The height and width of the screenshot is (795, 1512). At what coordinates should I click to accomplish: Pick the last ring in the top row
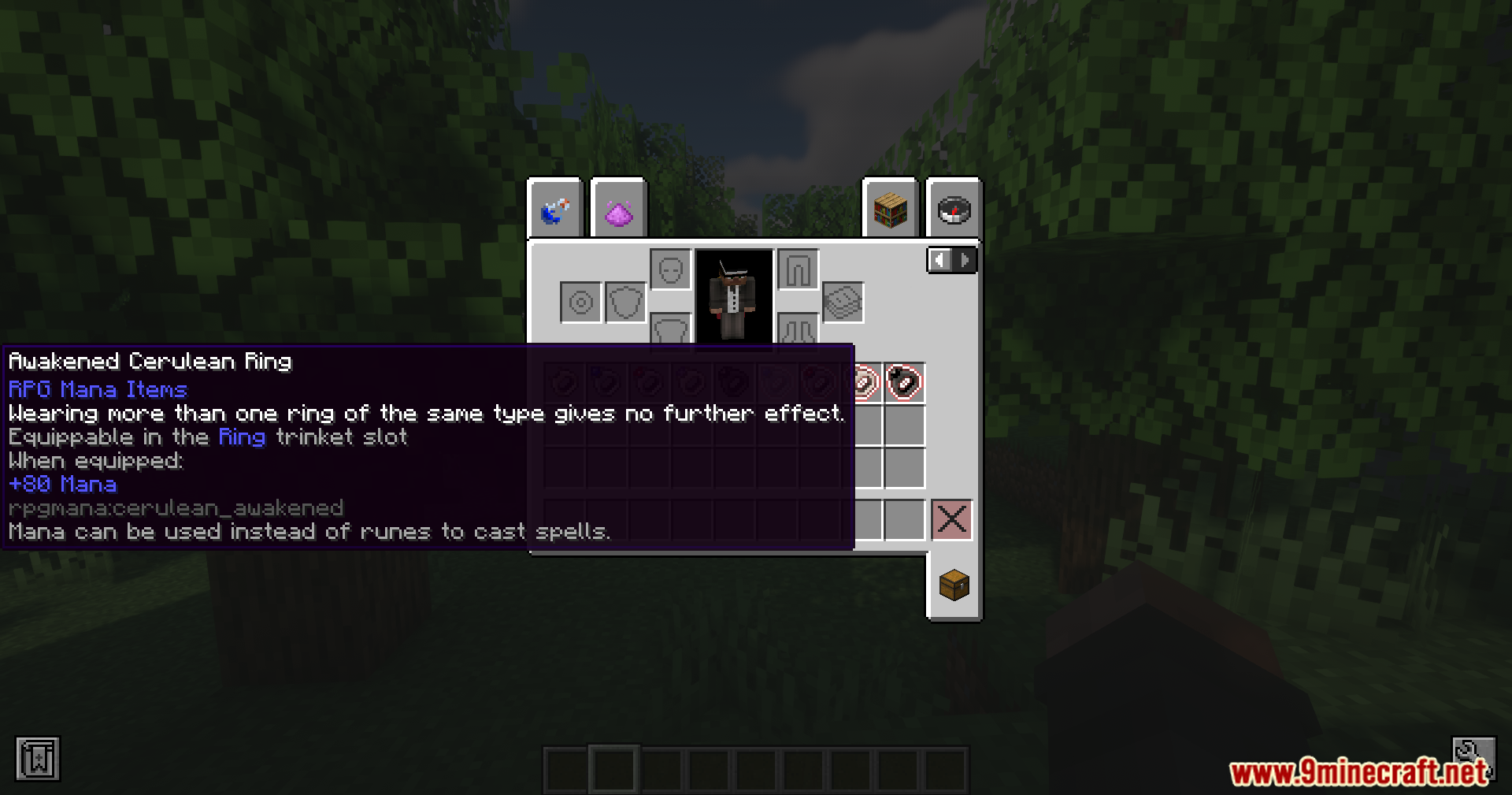pyautogui.click(x=904, y=383)
